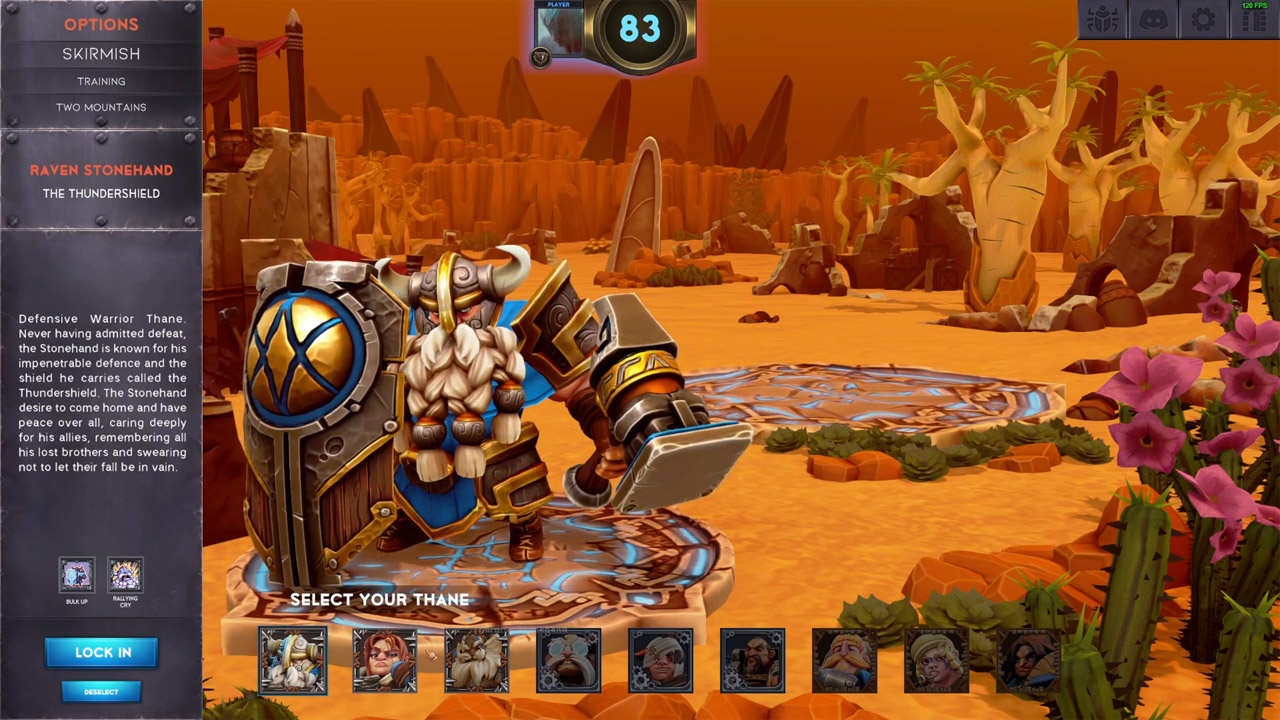Select the blonde thane portrait near the end
1280x720 pixels.
click(x=937, y=660)
